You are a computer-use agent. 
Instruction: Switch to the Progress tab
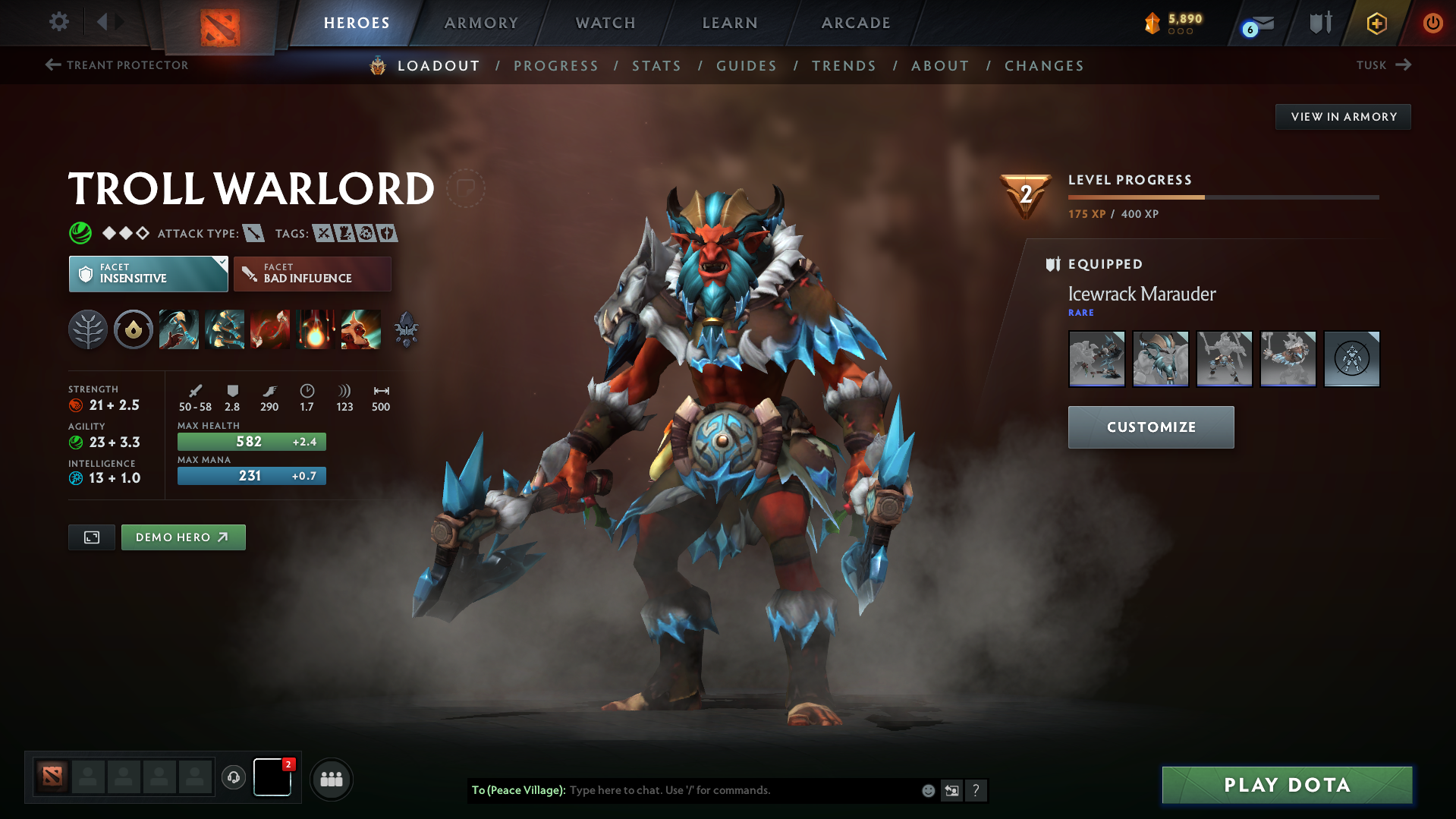[556, 66]
